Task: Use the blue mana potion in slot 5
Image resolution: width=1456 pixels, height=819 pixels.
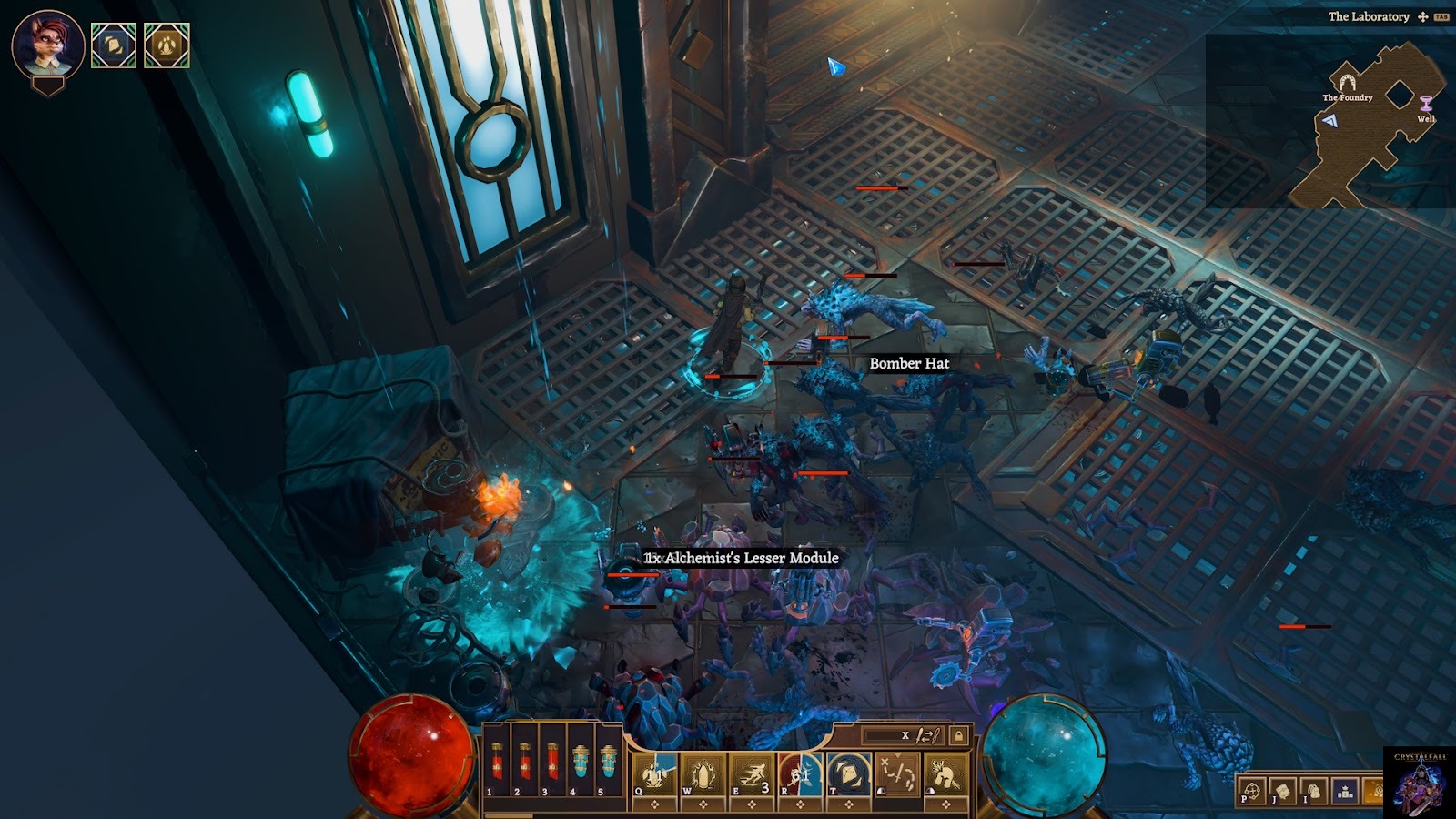Action: [608, 761]
